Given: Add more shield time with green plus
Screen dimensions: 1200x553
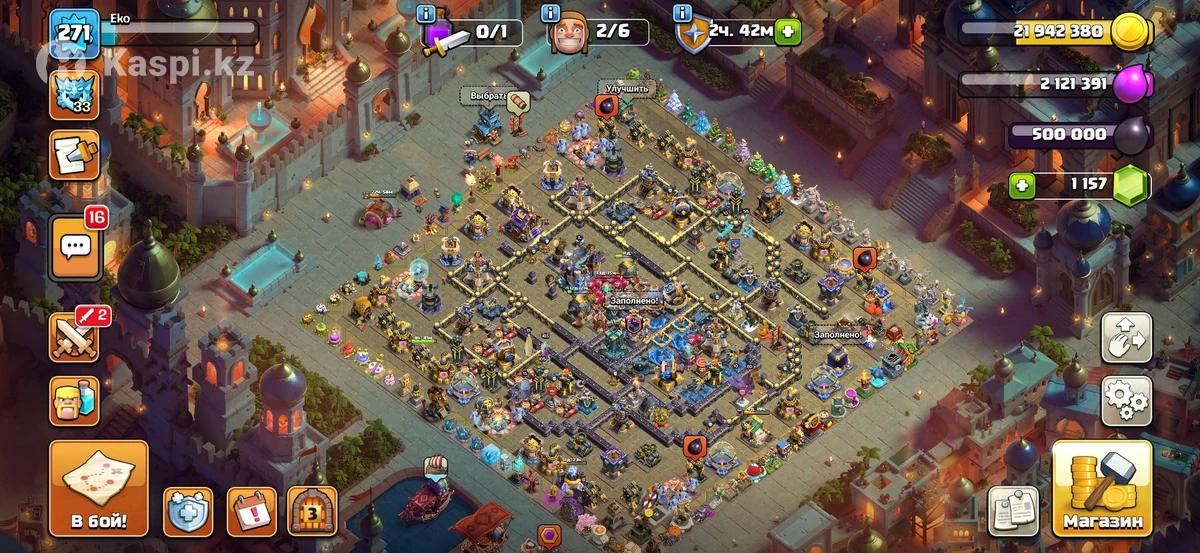Looking at the screenshot, I should click(788, 31).
